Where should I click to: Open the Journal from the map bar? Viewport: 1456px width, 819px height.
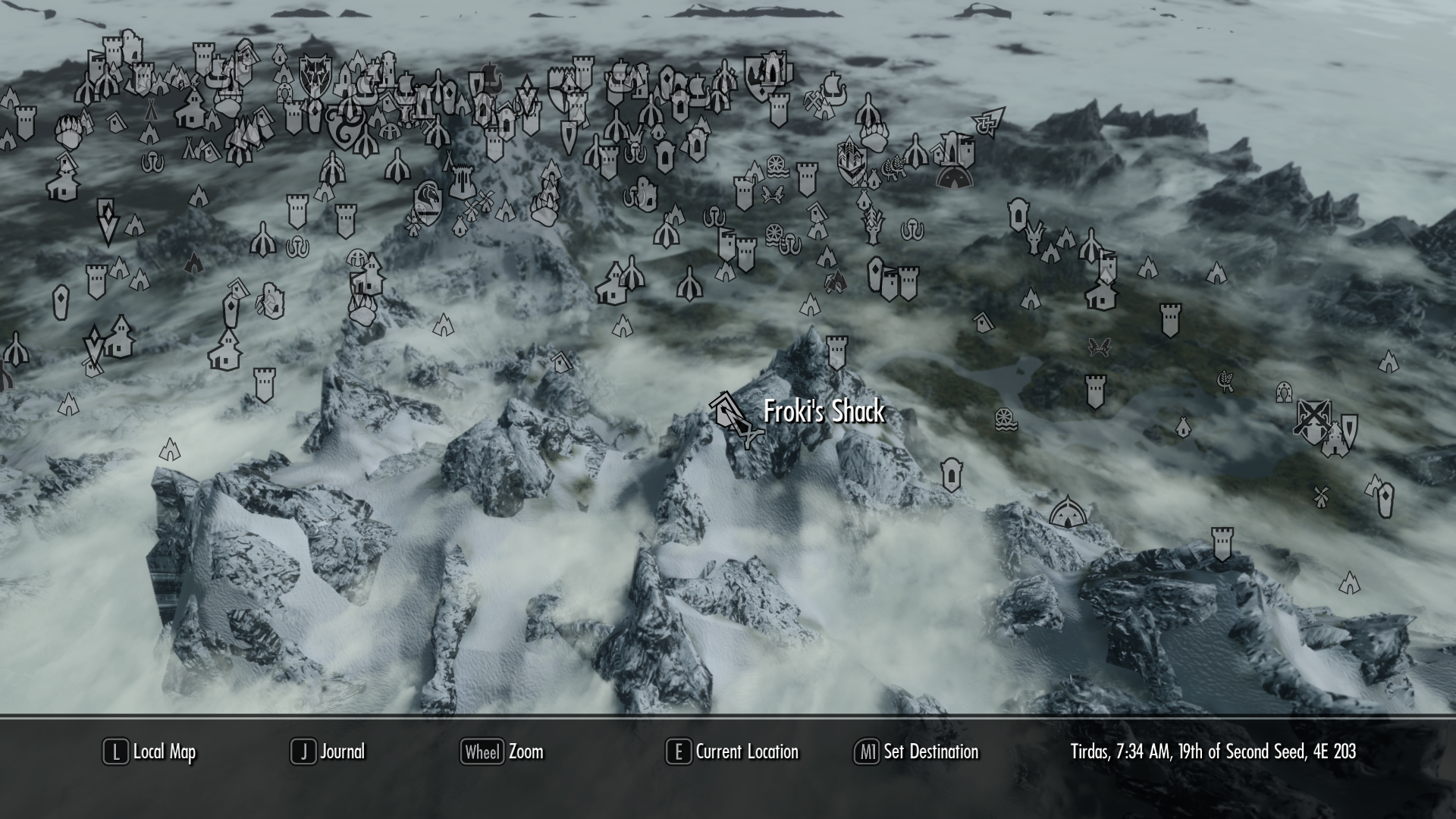click(328, 752)
